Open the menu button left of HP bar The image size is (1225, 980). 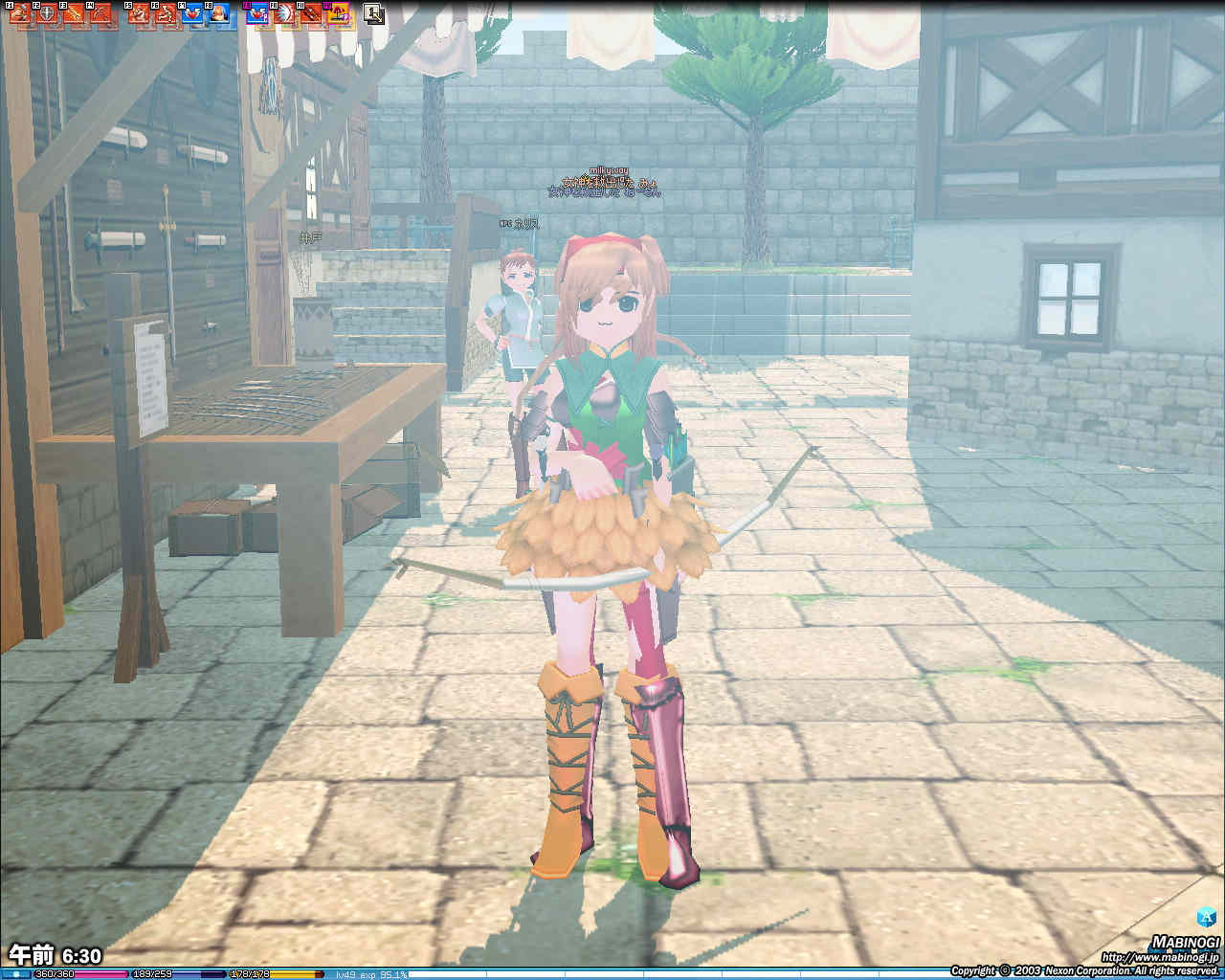16,974
